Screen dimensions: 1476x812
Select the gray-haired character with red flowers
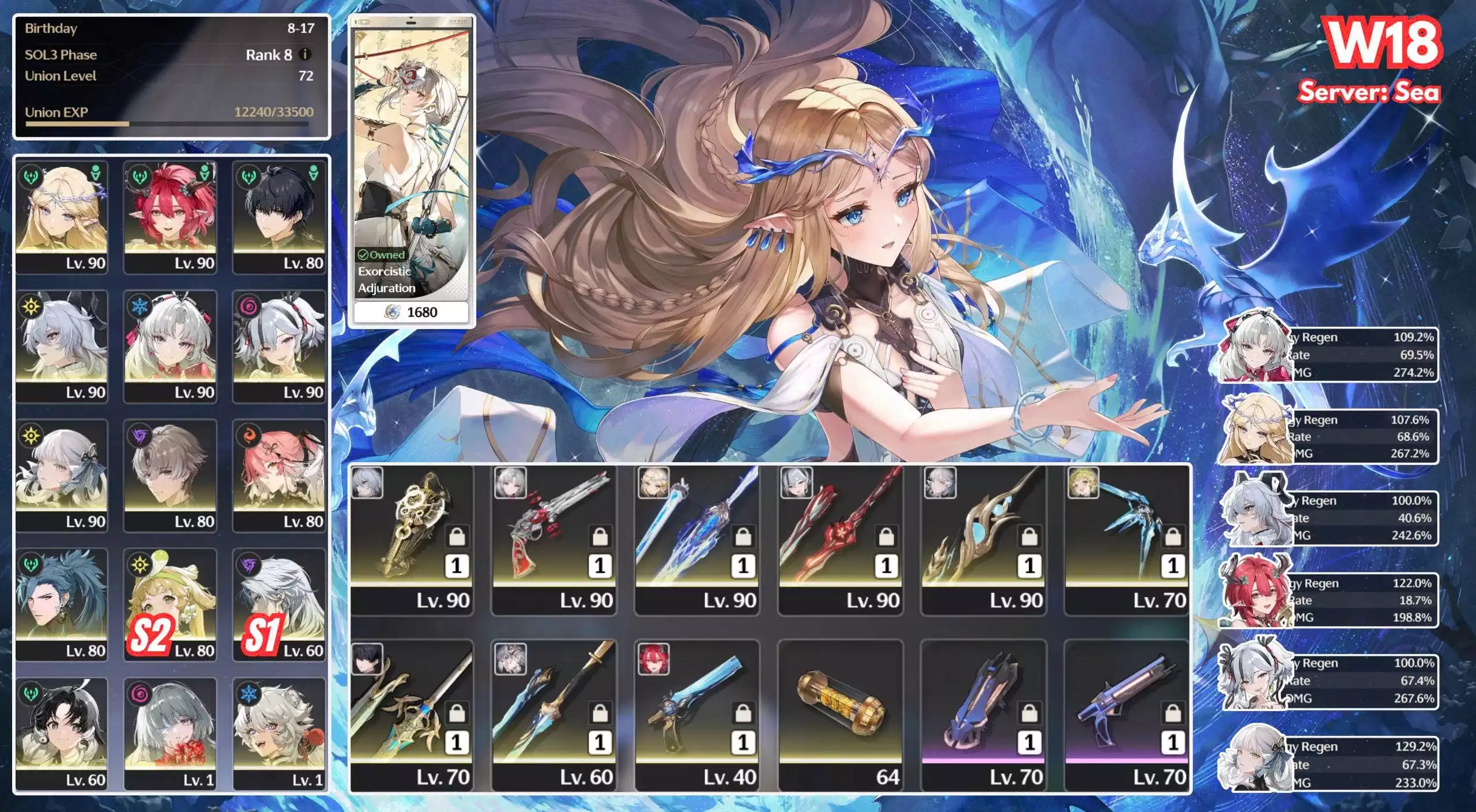tap(171, 732)
